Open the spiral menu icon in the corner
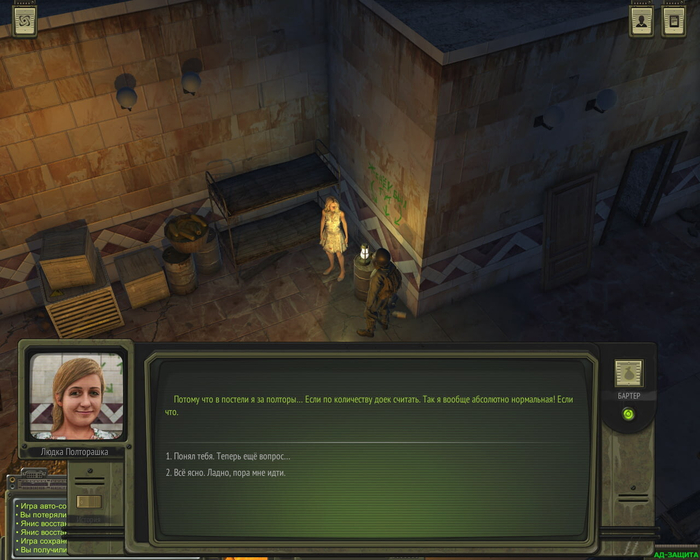Screen dimensions: 700x560 click(23, 19)
